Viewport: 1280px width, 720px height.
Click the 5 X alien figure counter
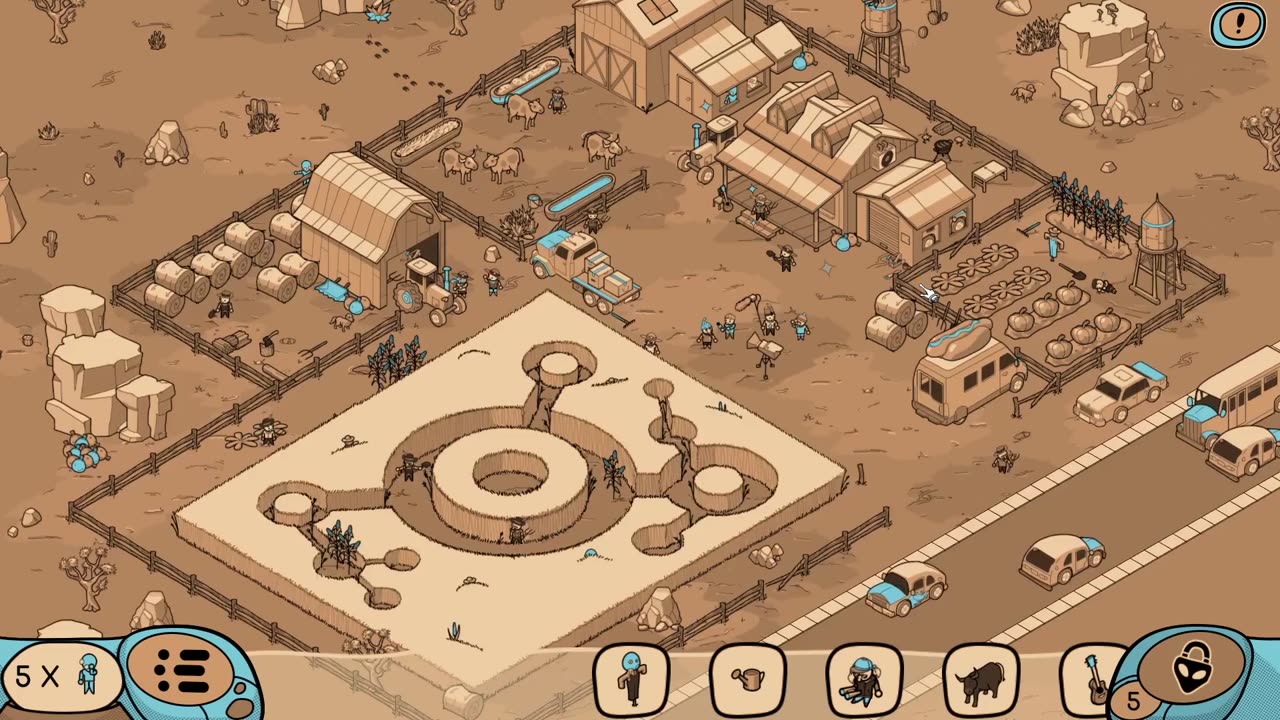60,676
